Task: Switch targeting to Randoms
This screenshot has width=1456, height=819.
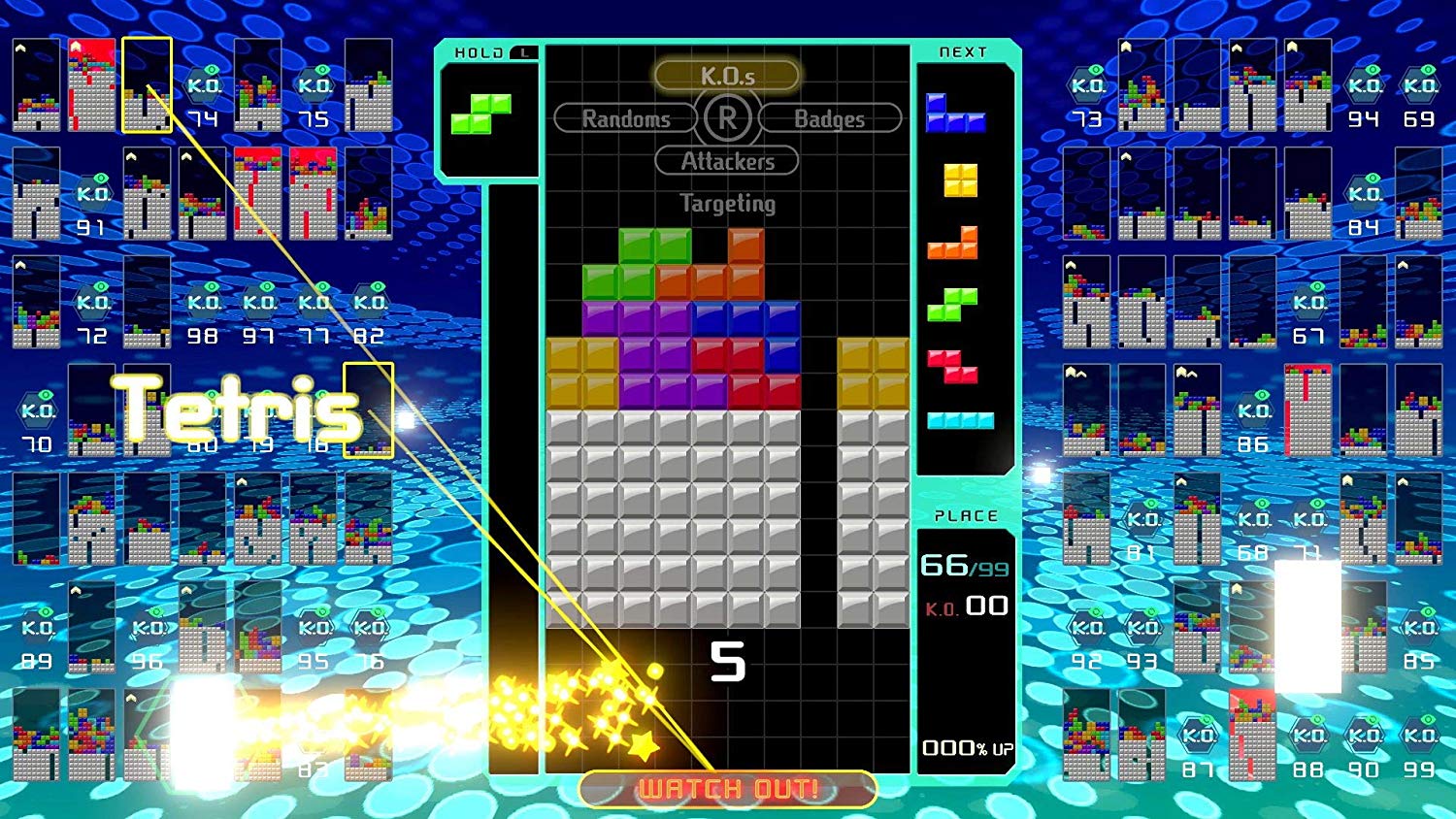Action: [x=625, y=118]
